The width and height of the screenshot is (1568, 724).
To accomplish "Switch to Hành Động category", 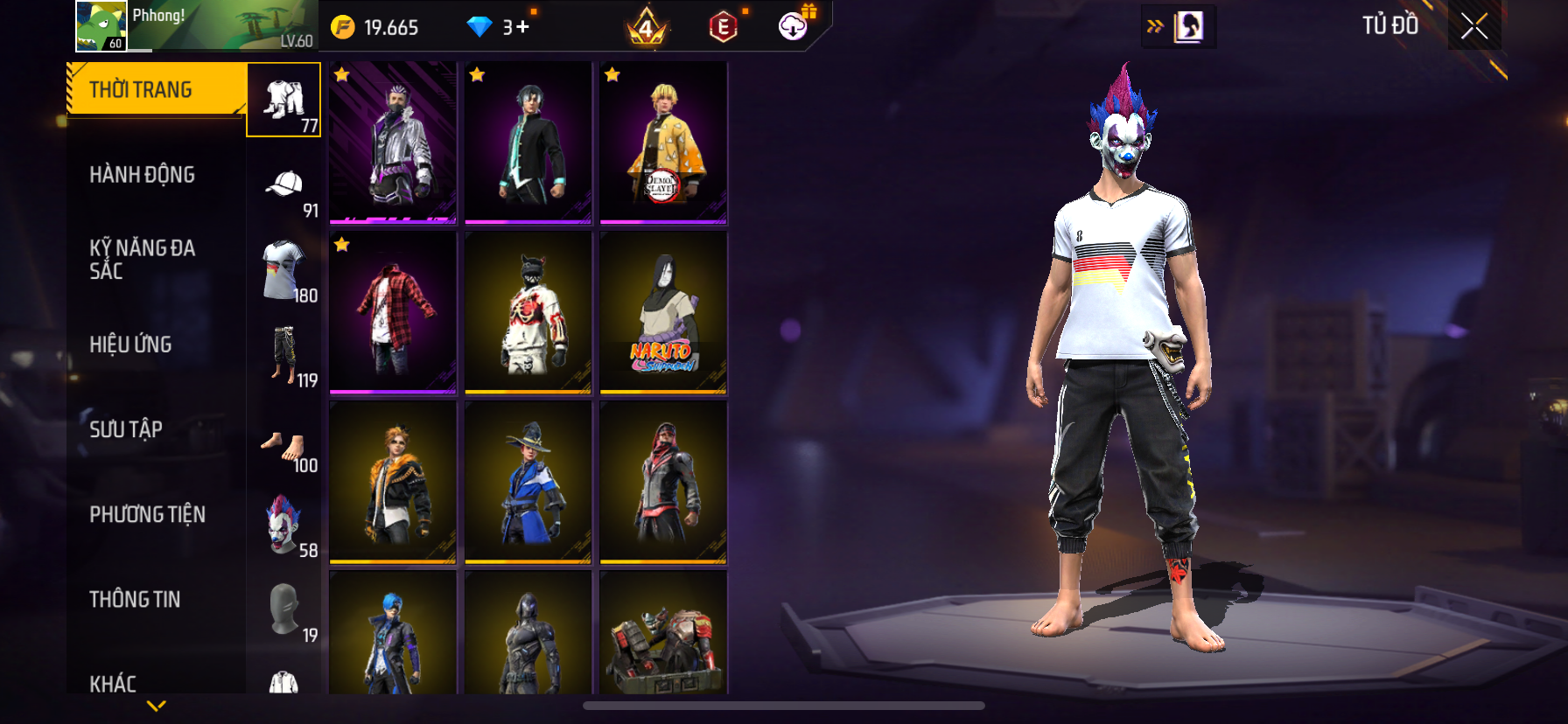I will pos(143,175).
